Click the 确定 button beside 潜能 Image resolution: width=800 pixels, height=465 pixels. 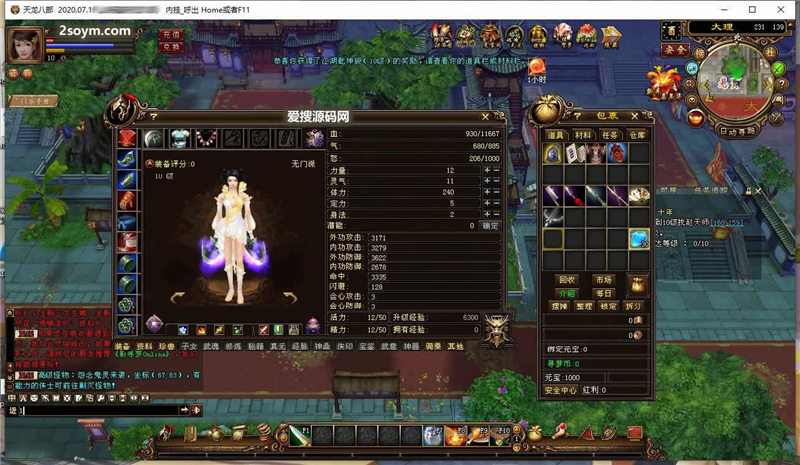pos(490,226)
